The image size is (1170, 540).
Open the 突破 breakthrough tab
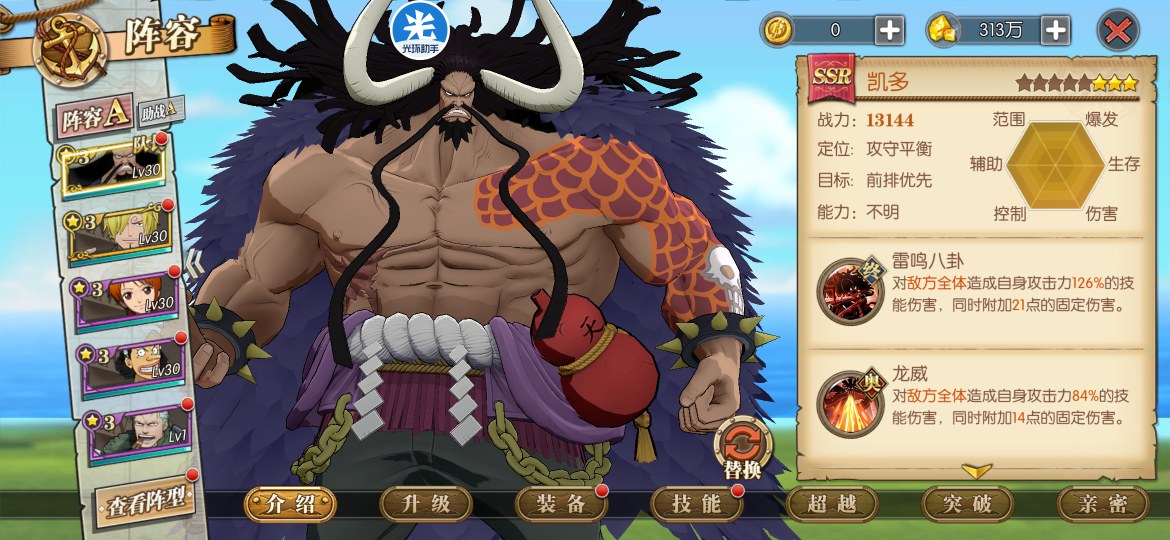tap(967, 504)
